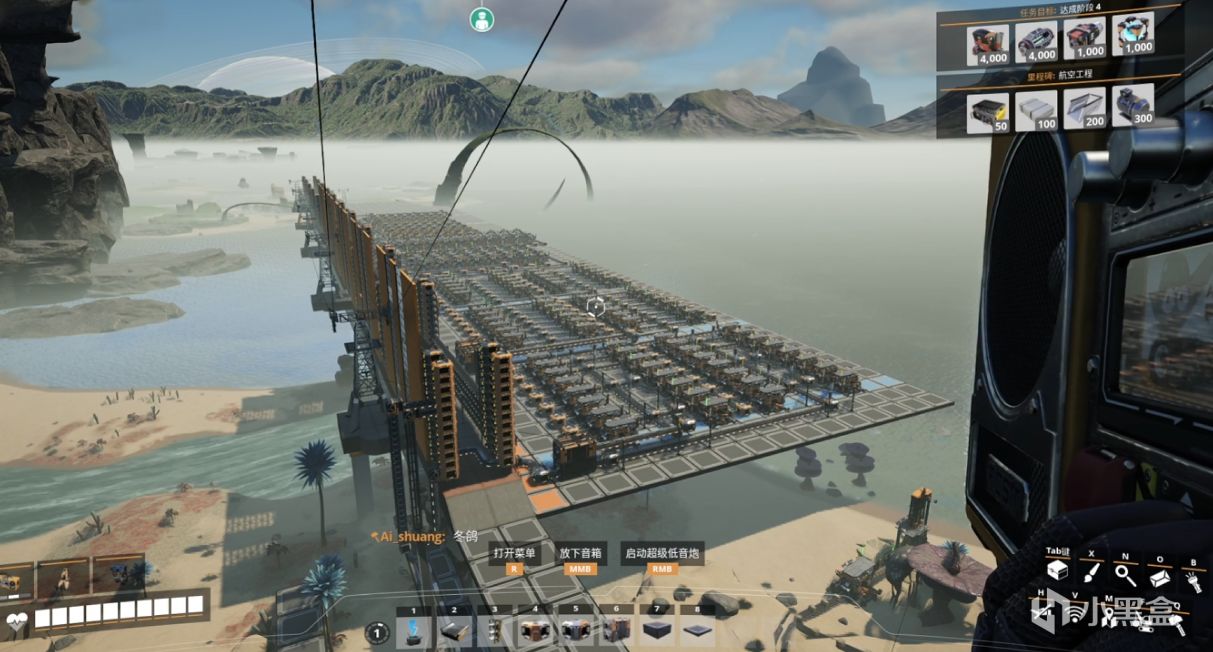Pick the grey merger in hotbar slot 5
This screenshot has width=1213, height=652.
578,630
